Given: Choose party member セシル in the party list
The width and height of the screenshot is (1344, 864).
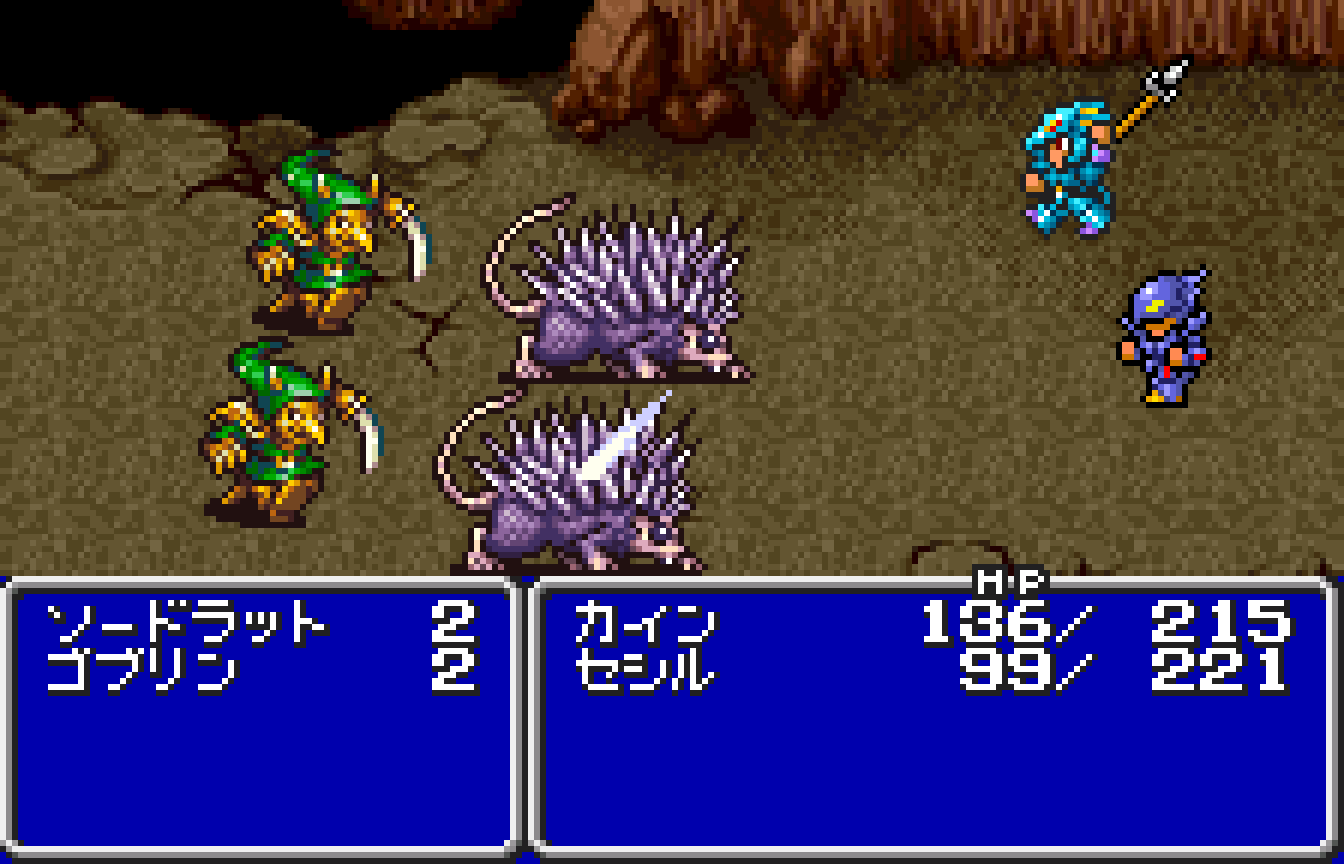Looking at the screenshot, I should (x=645, y=669).
